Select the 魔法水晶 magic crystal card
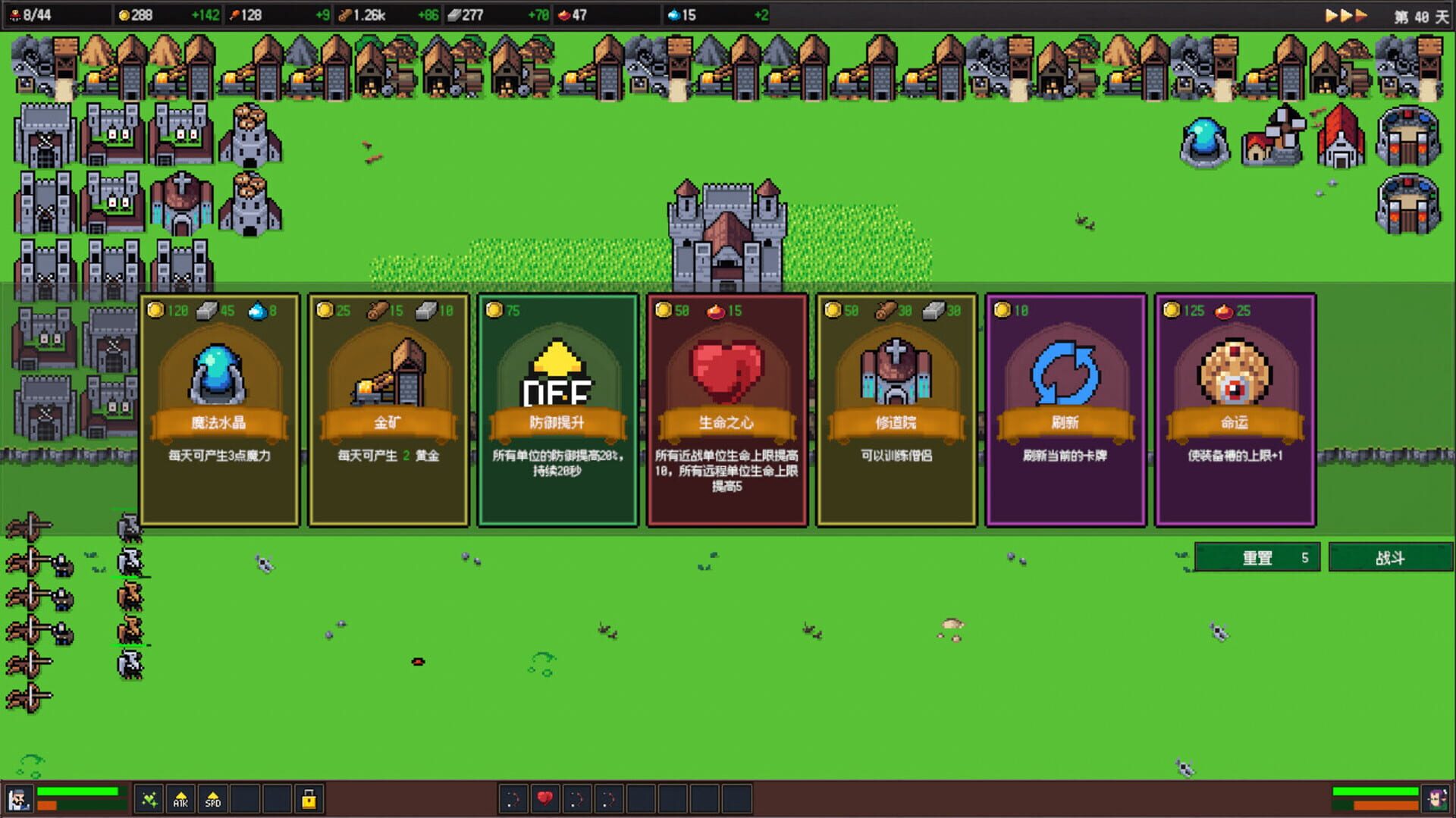 (218, 409)
